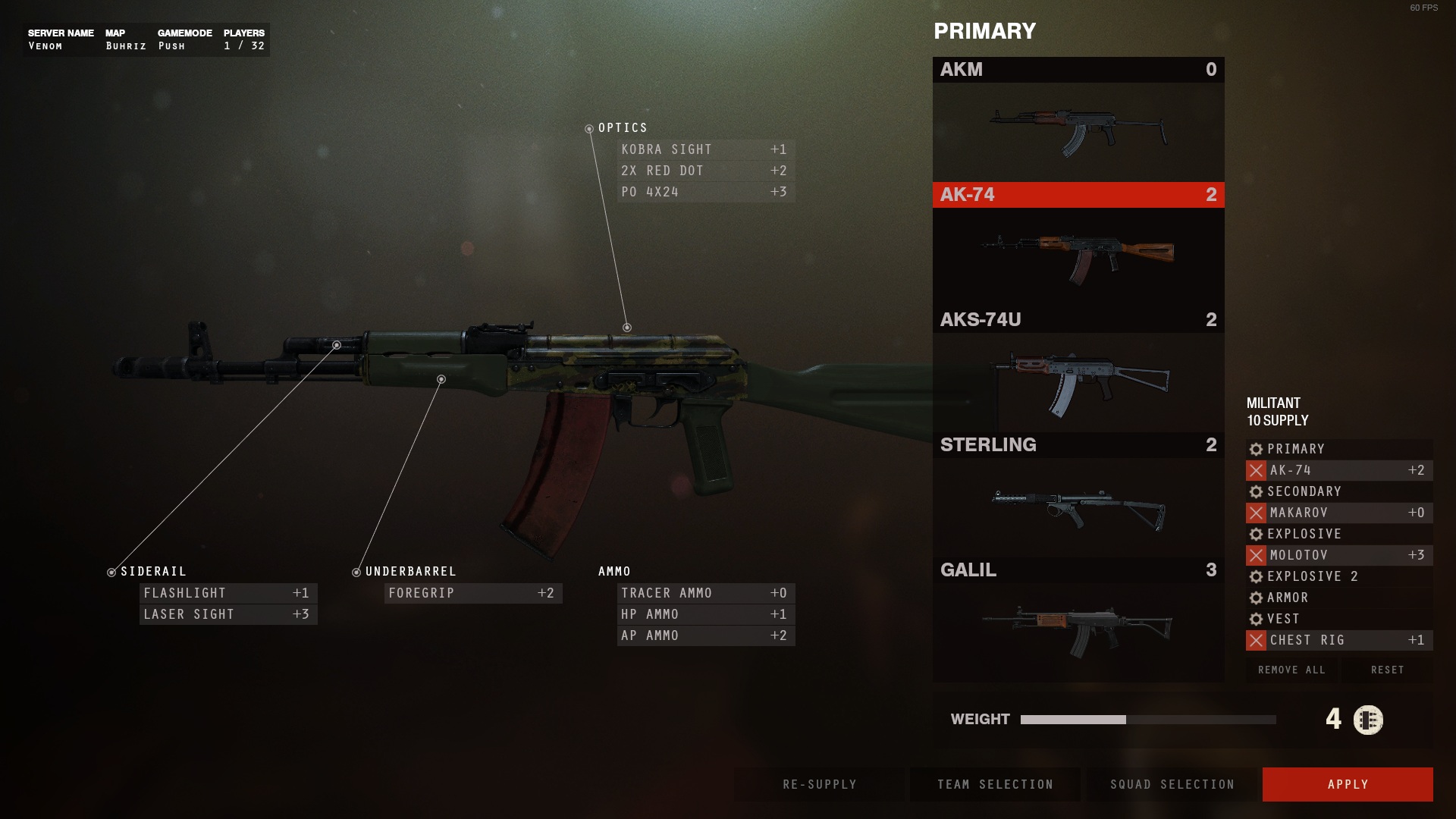Viewport: 1456px width, 819px height.
Task: Open Squad Selection
Action: tap(1172, 784)
